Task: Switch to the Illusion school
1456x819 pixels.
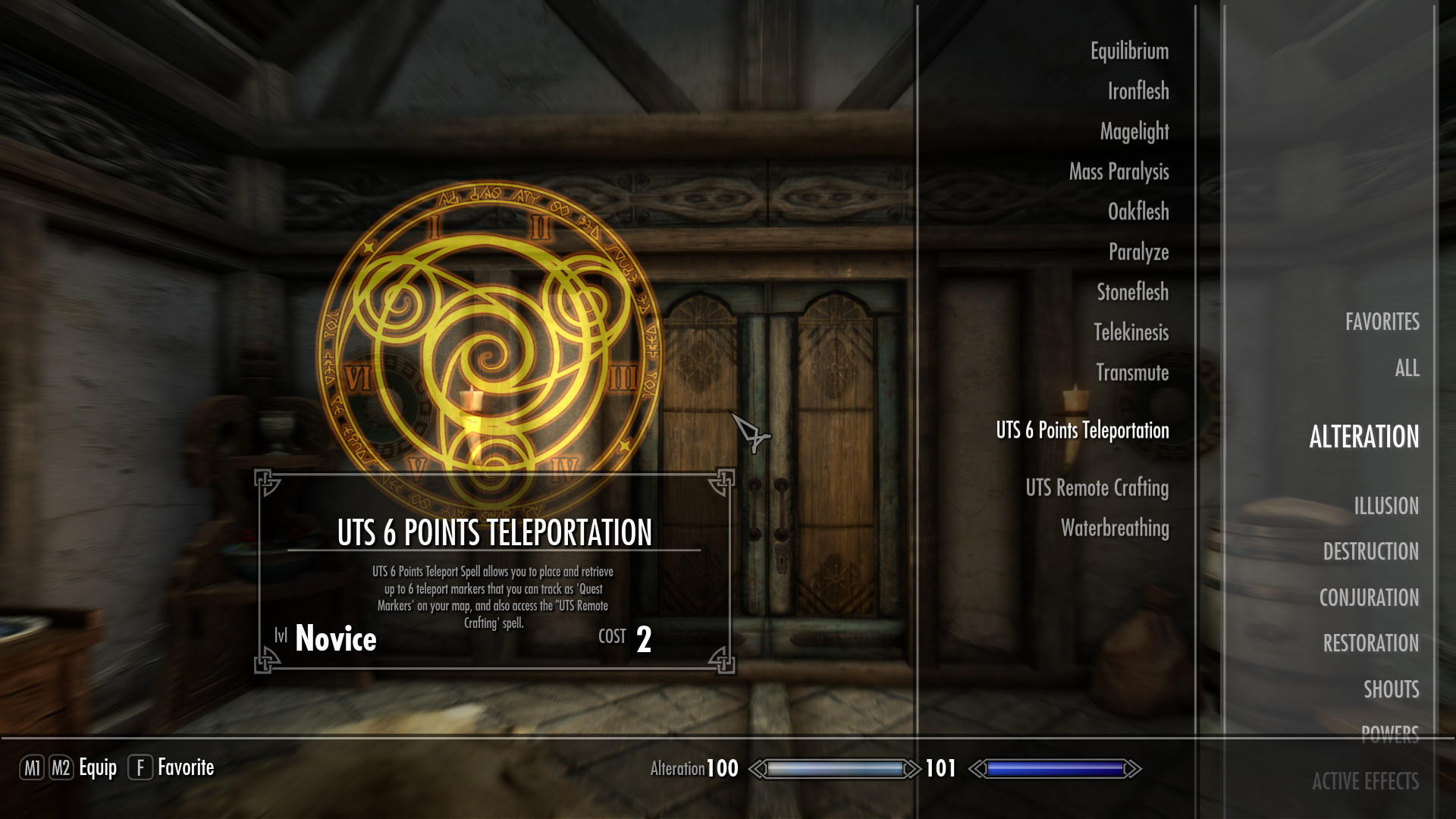Action: coord(1385,506)
